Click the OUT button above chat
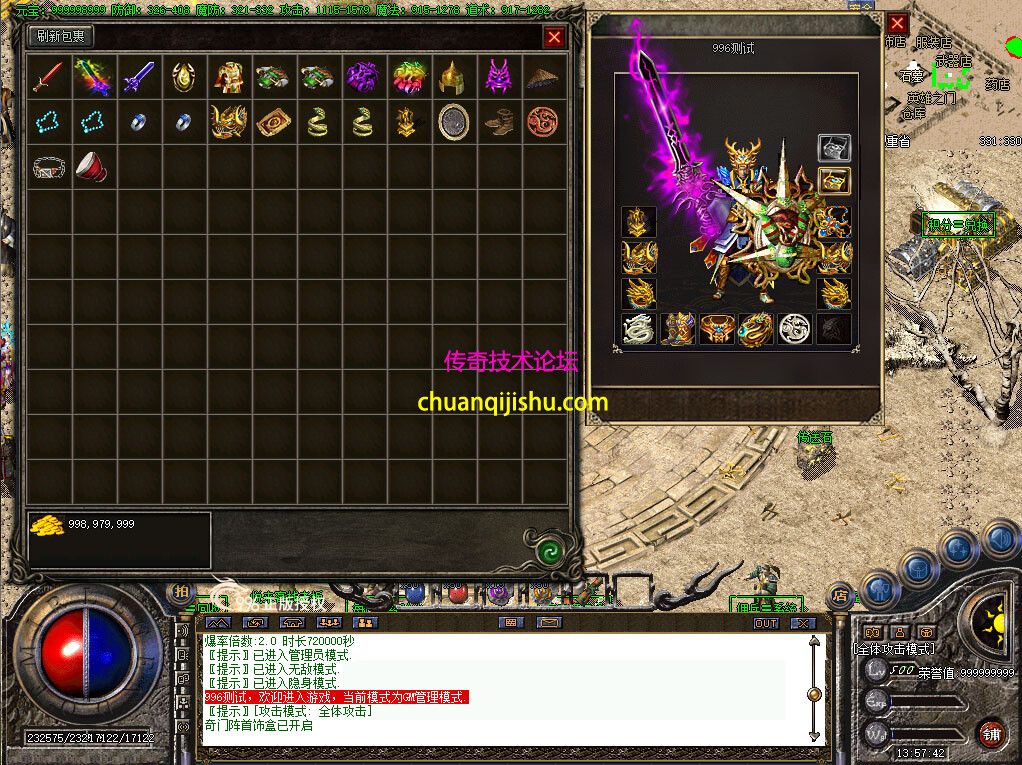The image size is (1022, 765). click(x=765, y=623)
